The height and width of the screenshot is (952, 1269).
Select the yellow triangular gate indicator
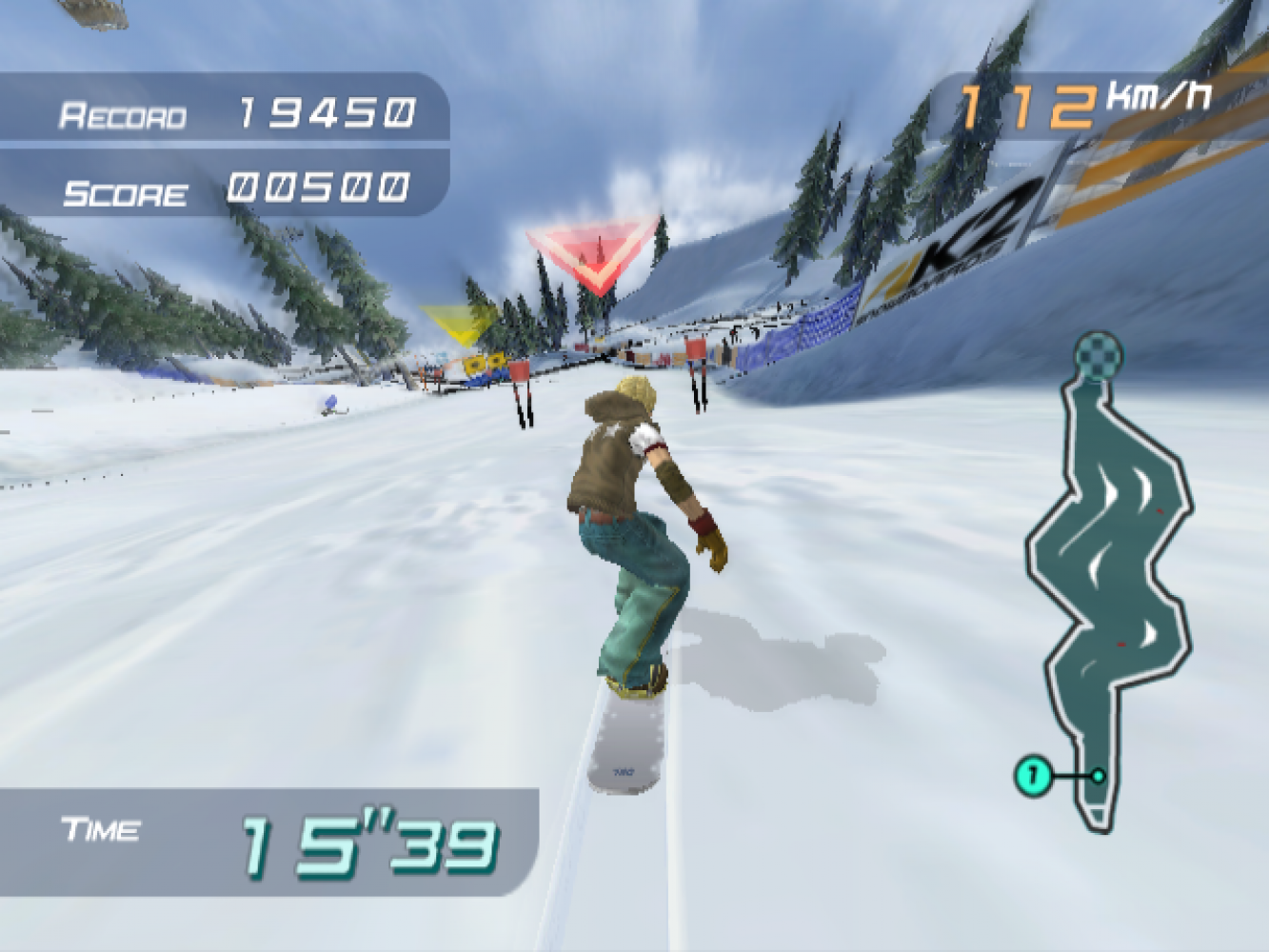tap(461, 324)
